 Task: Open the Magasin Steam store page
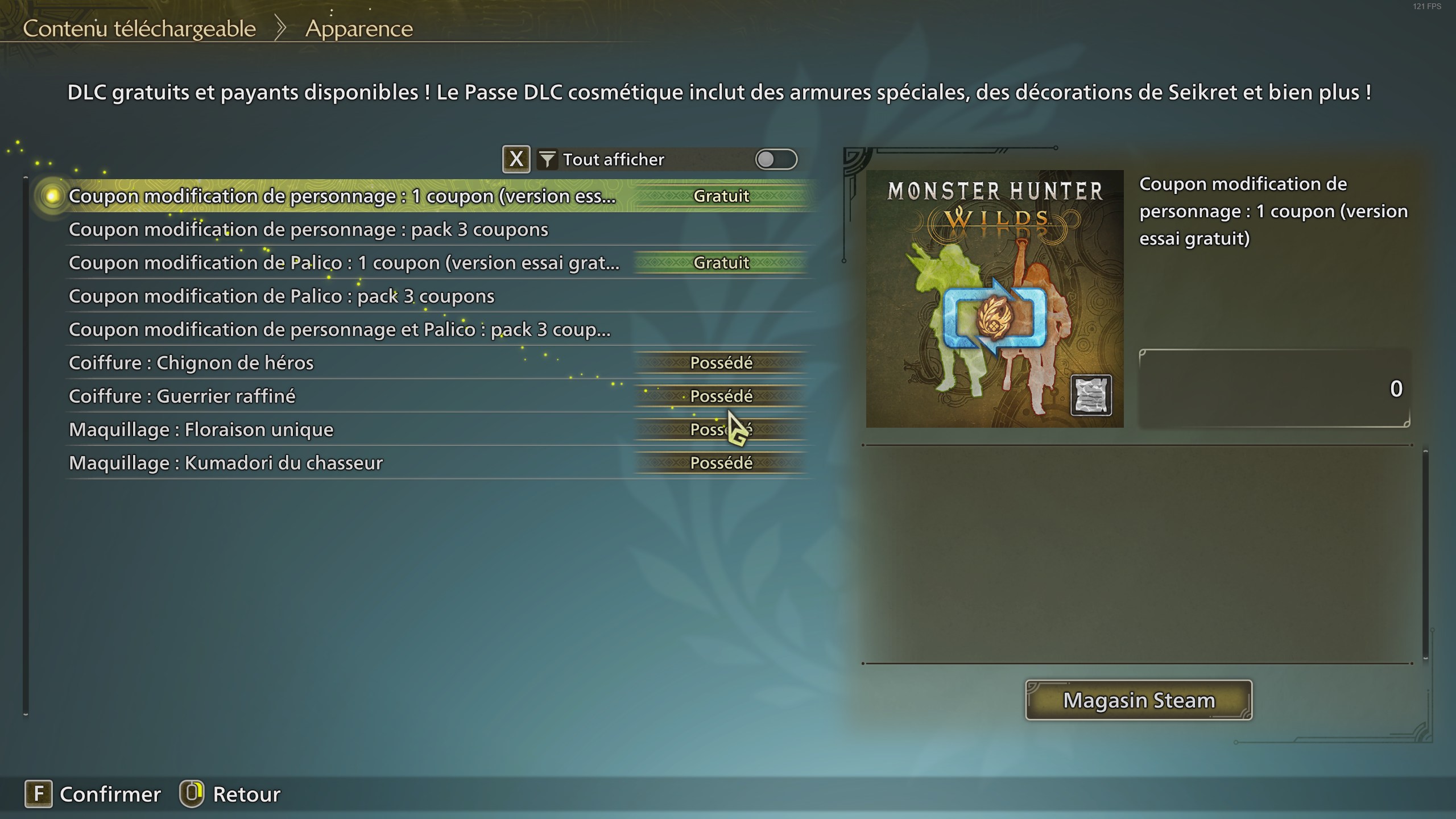tap(1138, 700)
